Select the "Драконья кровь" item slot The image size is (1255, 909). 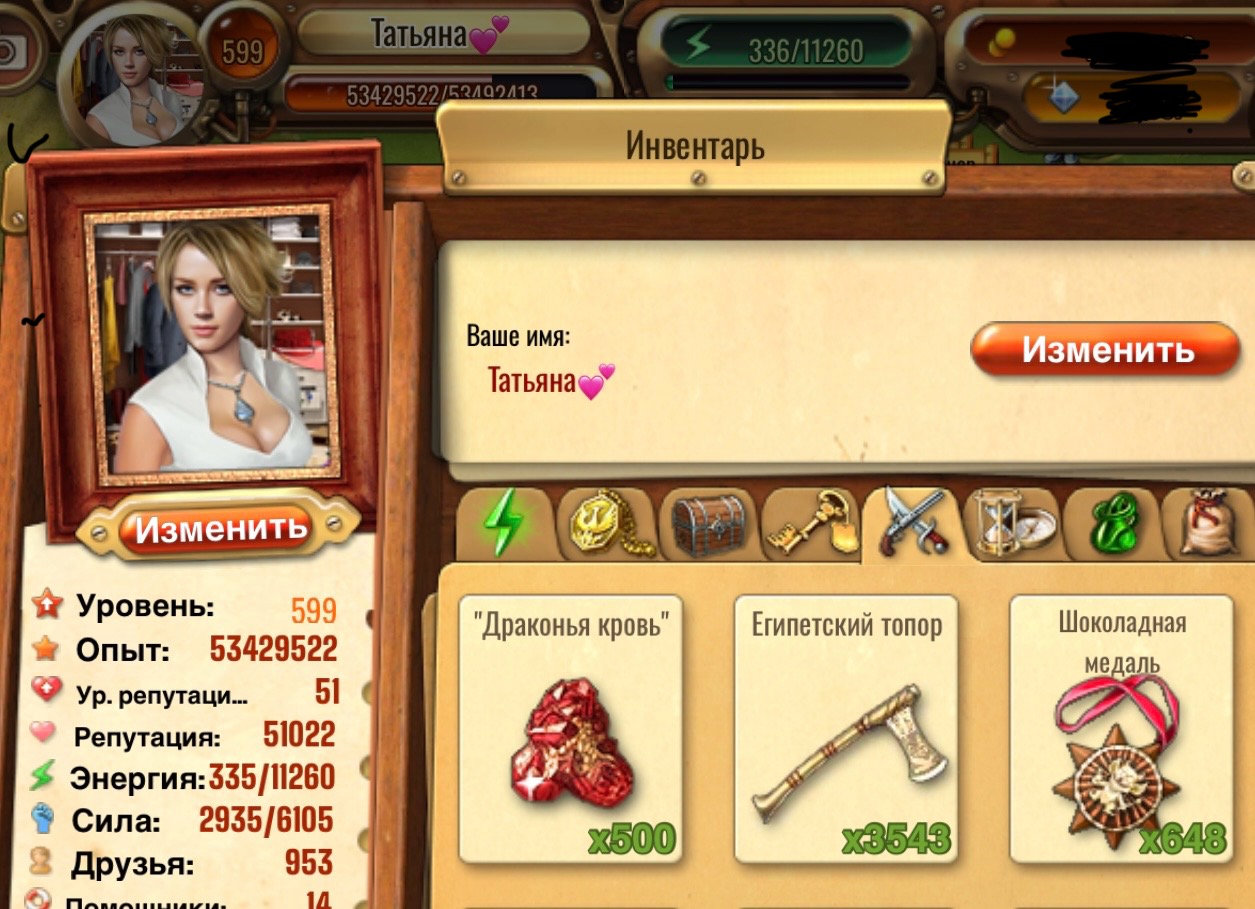pos(570,728)
